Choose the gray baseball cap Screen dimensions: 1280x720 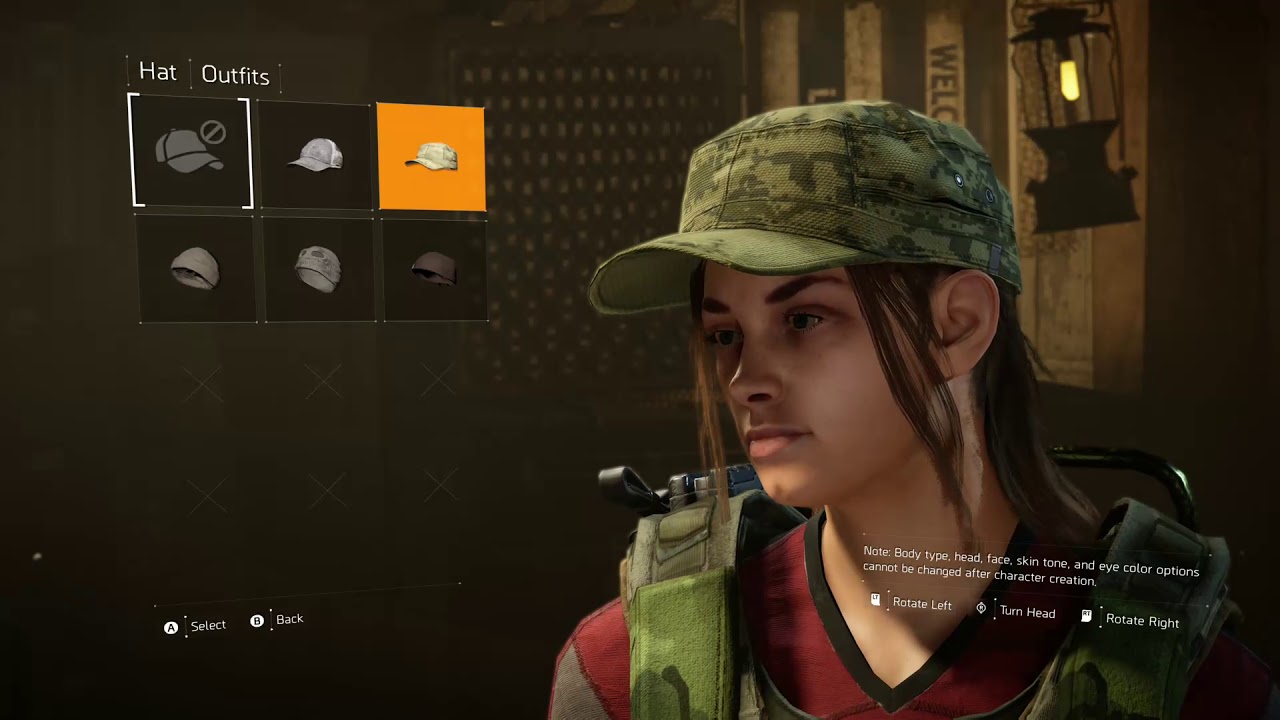coord(316,155)
